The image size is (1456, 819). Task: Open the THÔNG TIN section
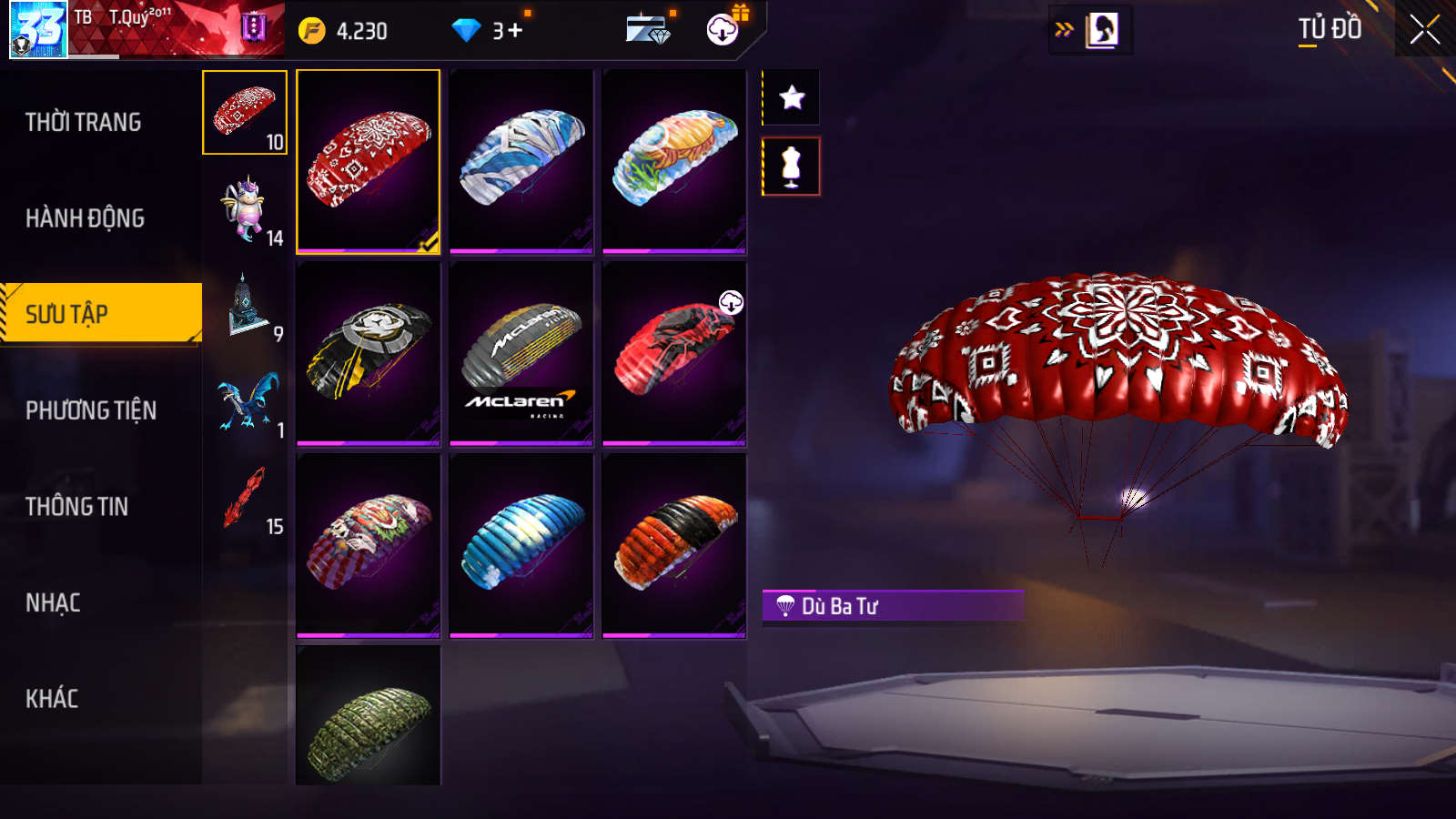[76, 507]
